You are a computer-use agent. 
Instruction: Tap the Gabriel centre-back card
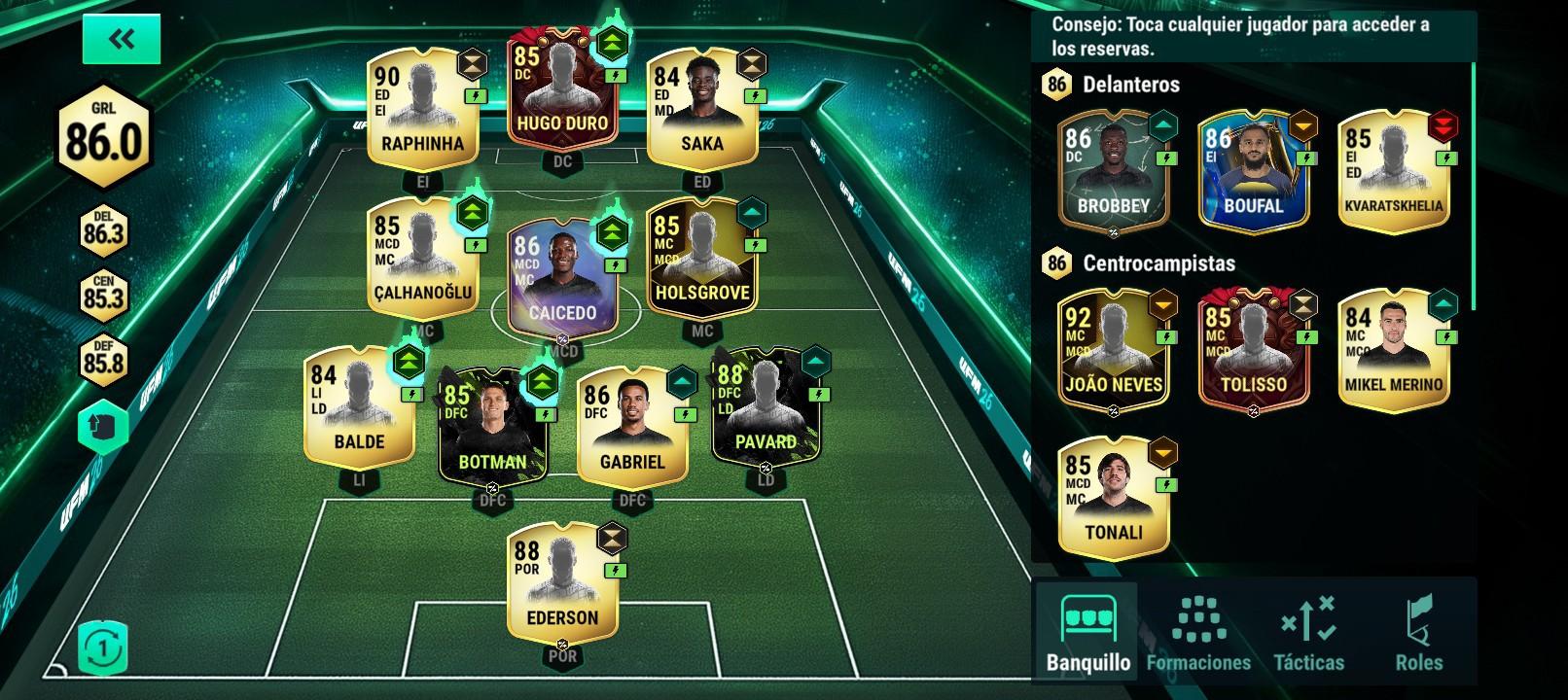pos(631,428)
